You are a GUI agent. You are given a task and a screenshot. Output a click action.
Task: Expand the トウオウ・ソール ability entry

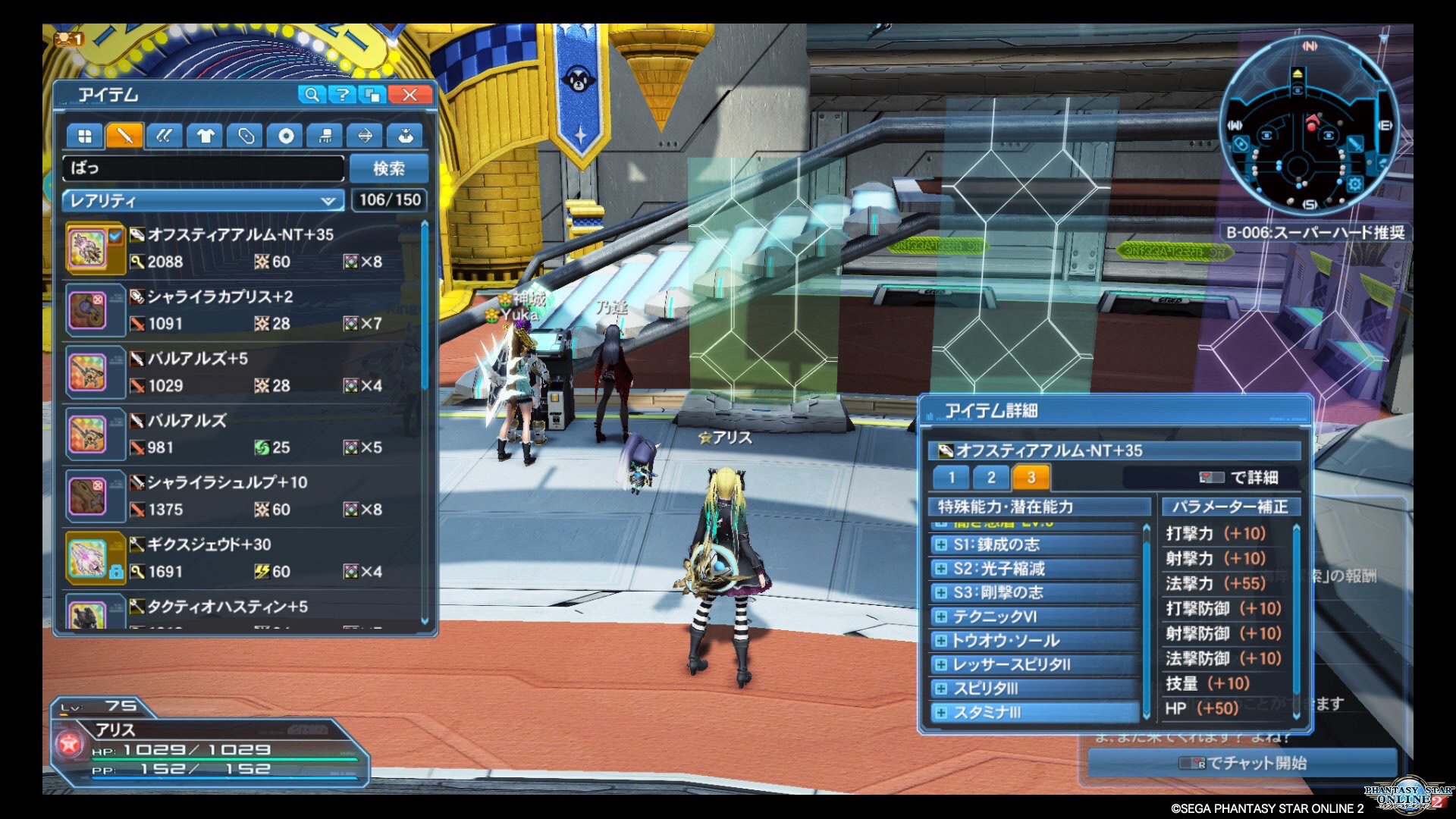click(x=942, y=641)
